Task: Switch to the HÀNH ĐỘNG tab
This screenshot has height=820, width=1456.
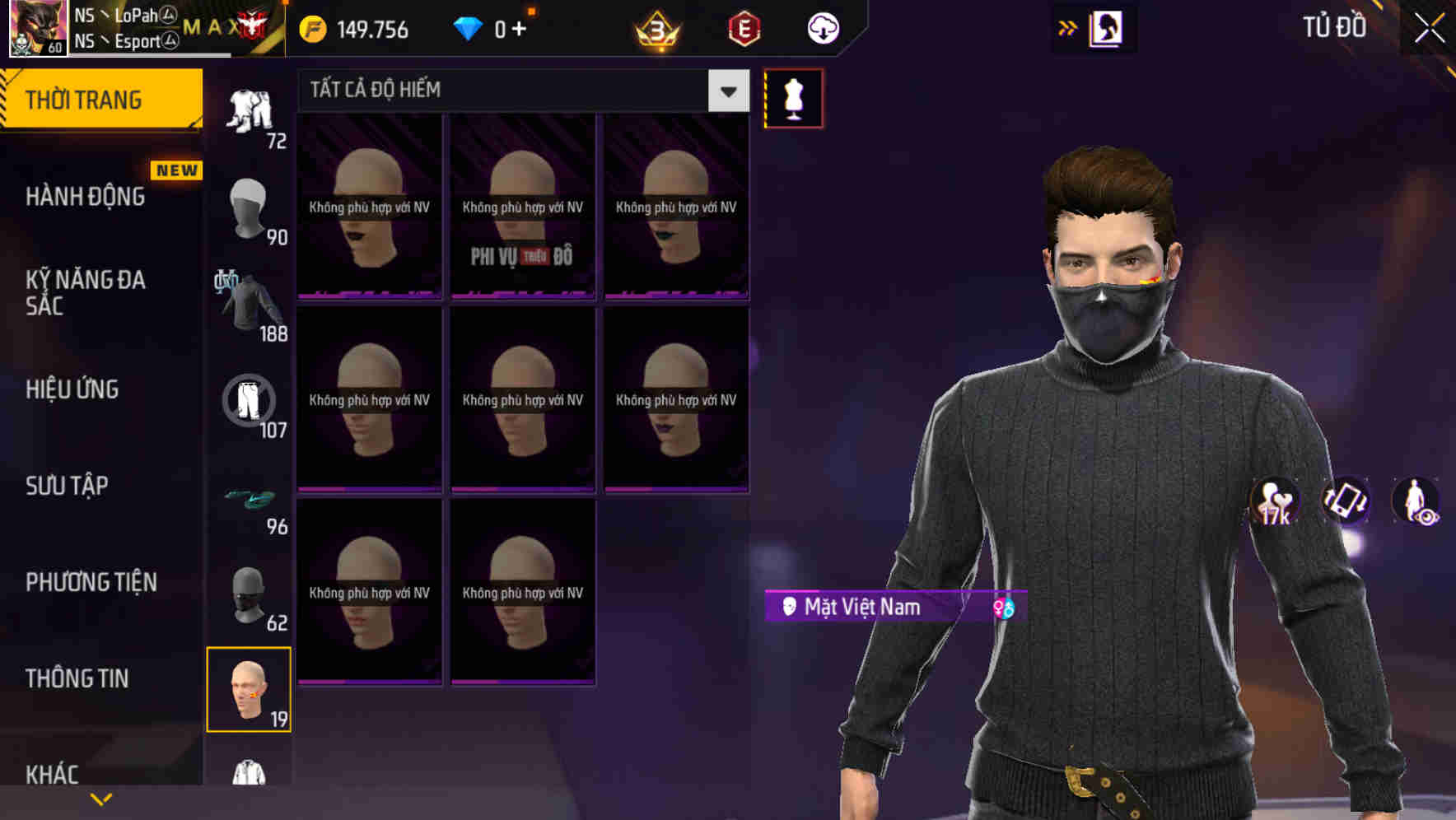Action: pos(86,196)
